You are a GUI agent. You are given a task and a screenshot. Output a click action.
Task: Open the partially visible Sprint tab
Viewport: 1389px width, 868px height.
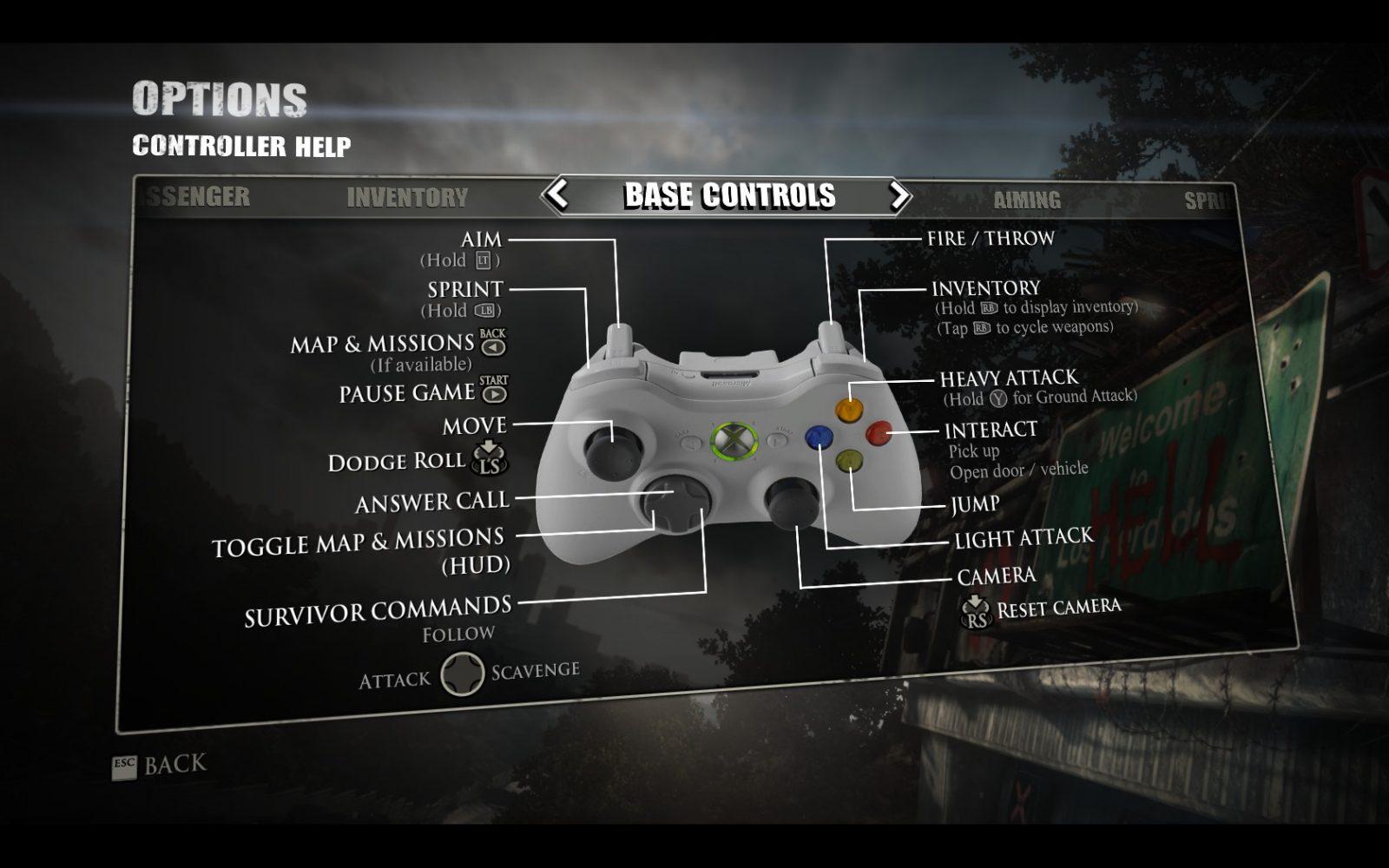(x=1207, y=201)
